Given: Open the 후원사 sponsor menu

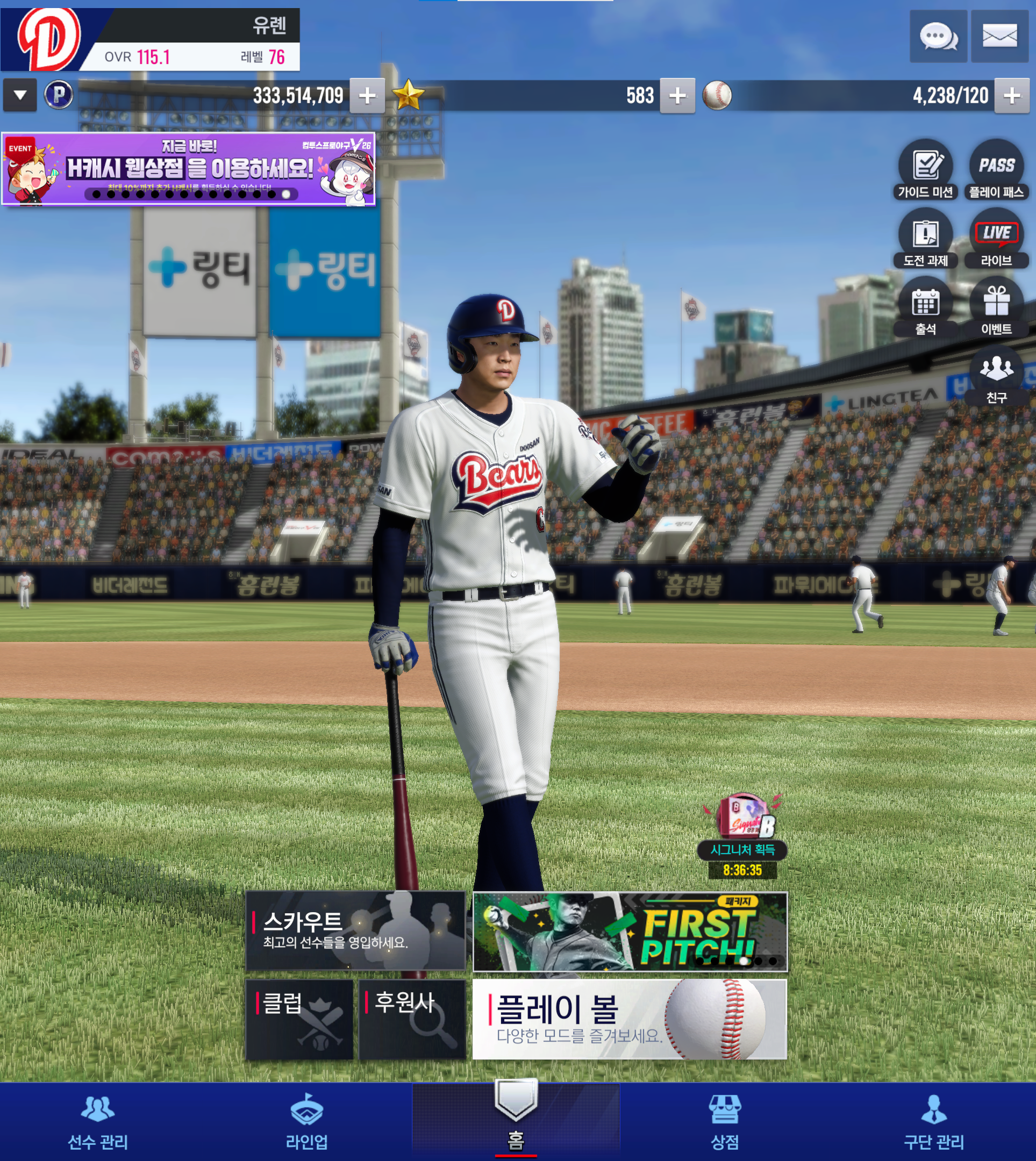Looking at the screenshot, I should pyautogui.click(x=412, y=1019).
